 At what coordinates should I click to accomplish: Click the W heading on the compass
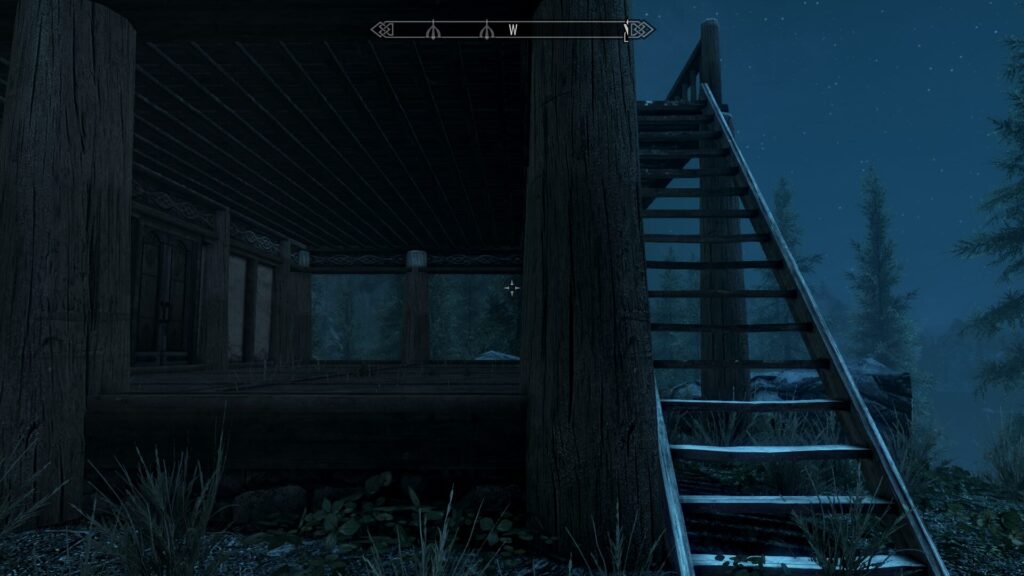pyautogui.click(x=513, y=30)
